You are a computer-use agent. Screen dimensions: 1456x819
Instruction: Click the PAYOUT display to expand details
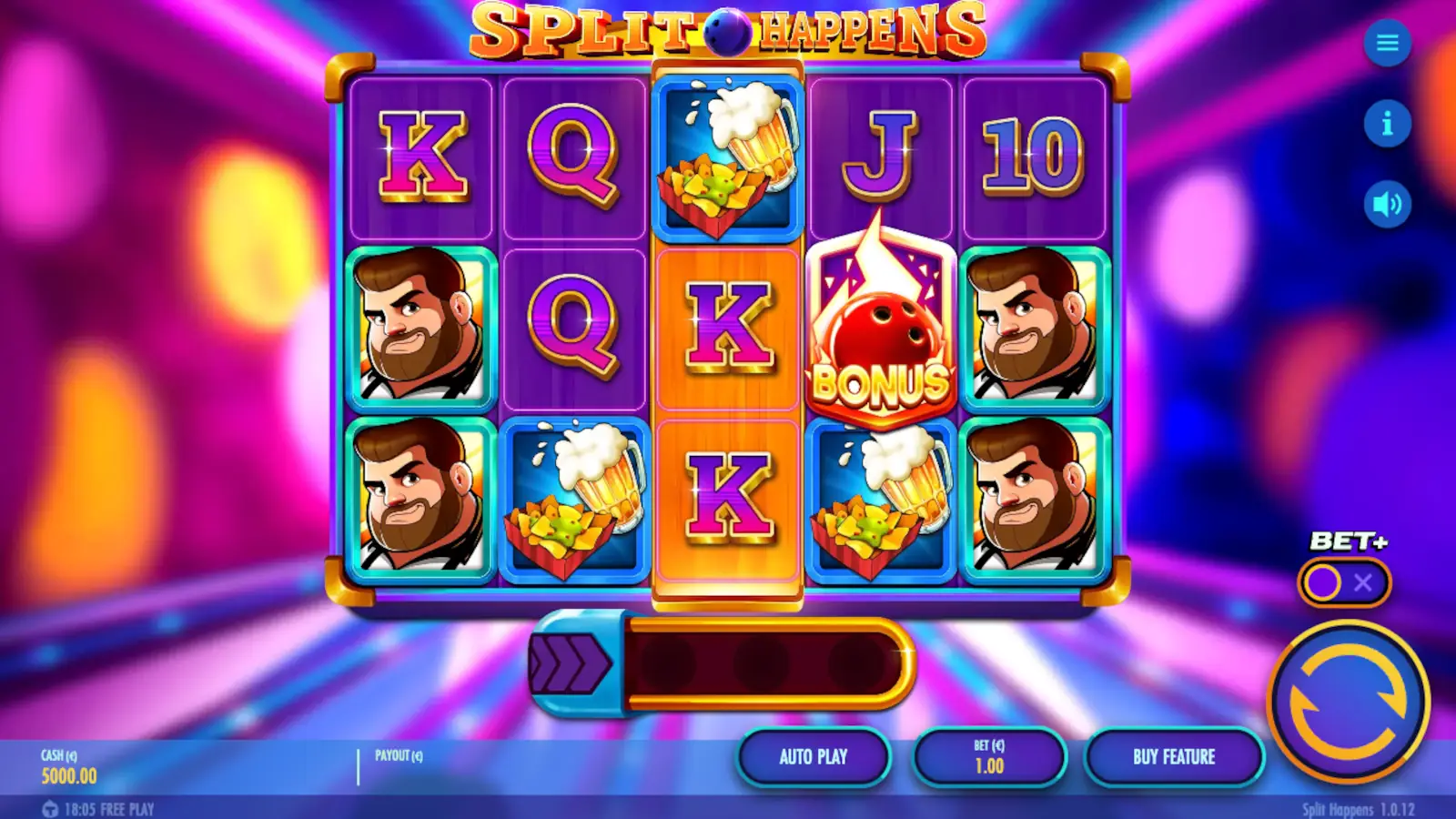(400, 753)
